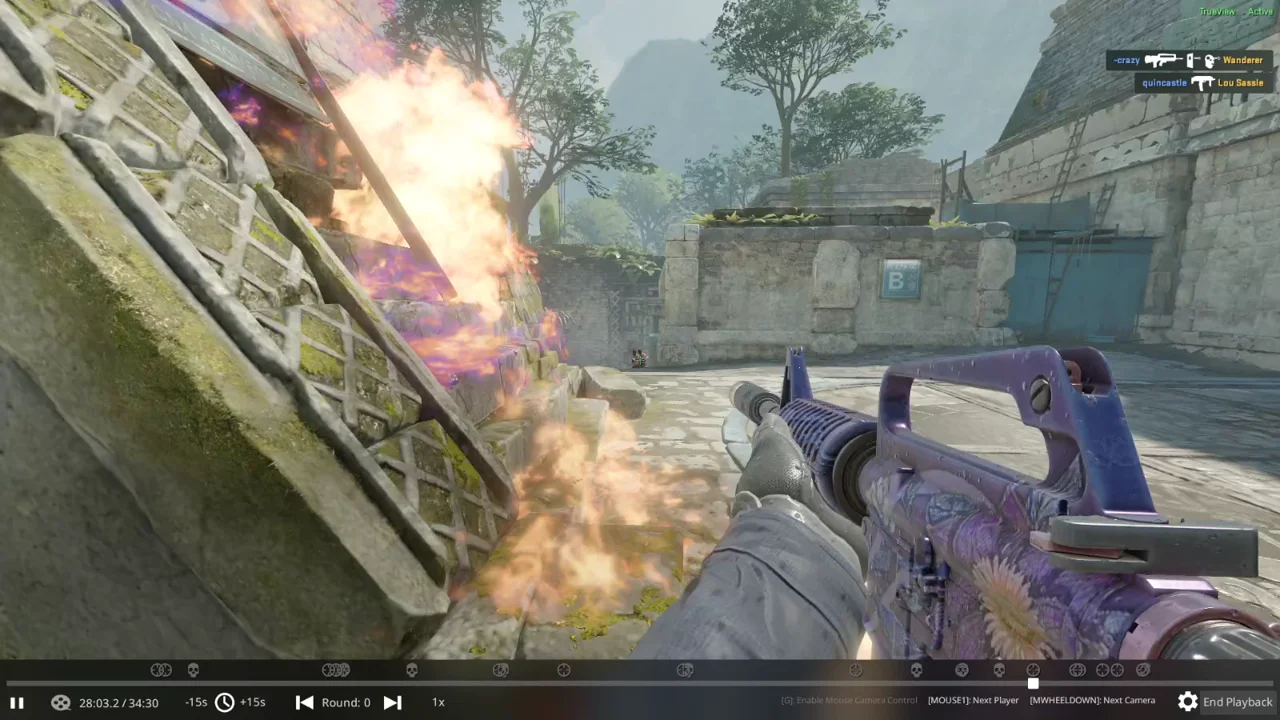Open the 1x playback speed selector
1280x720 pixels.
438,702
